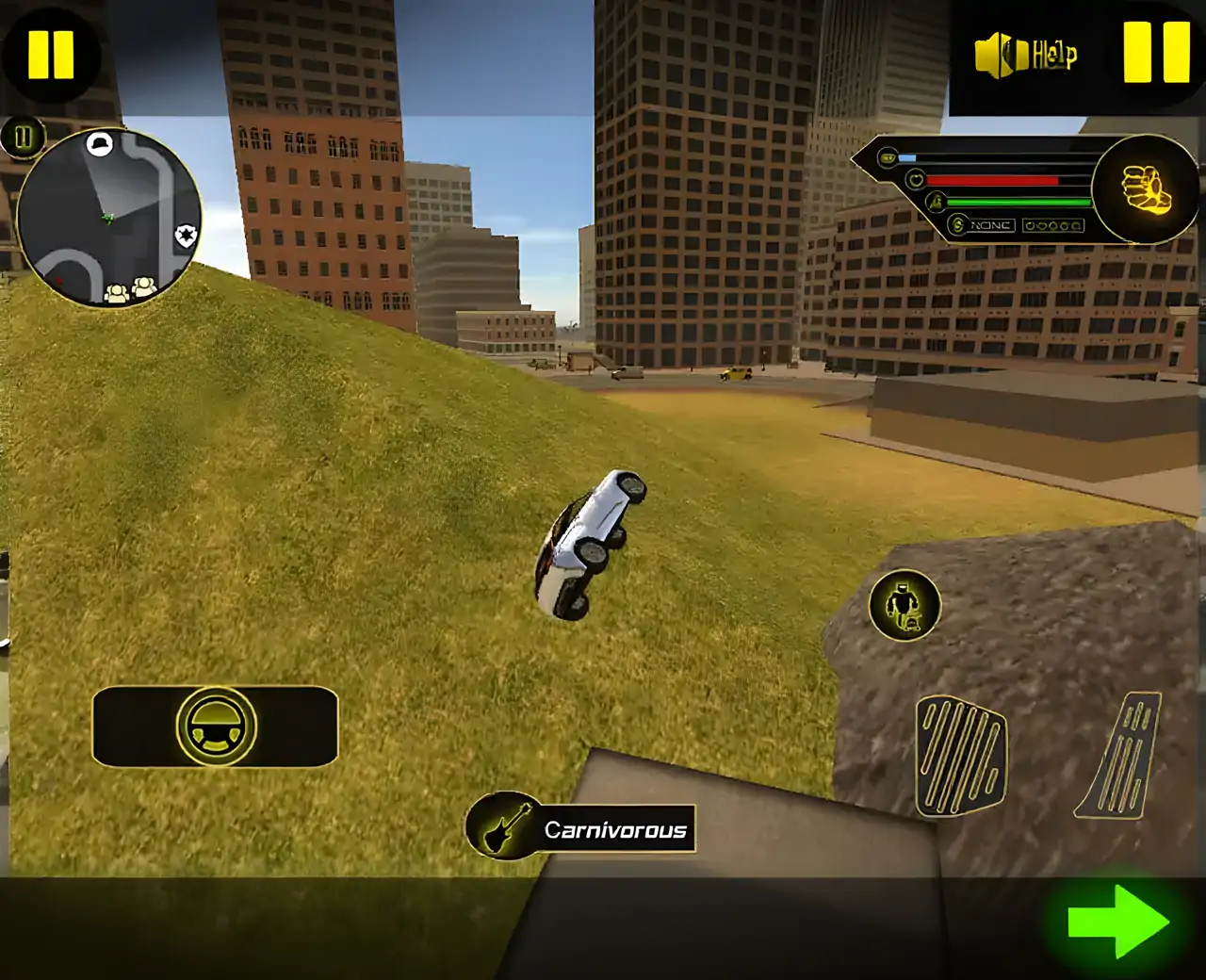Click the green next arrow

[1118, 922]
